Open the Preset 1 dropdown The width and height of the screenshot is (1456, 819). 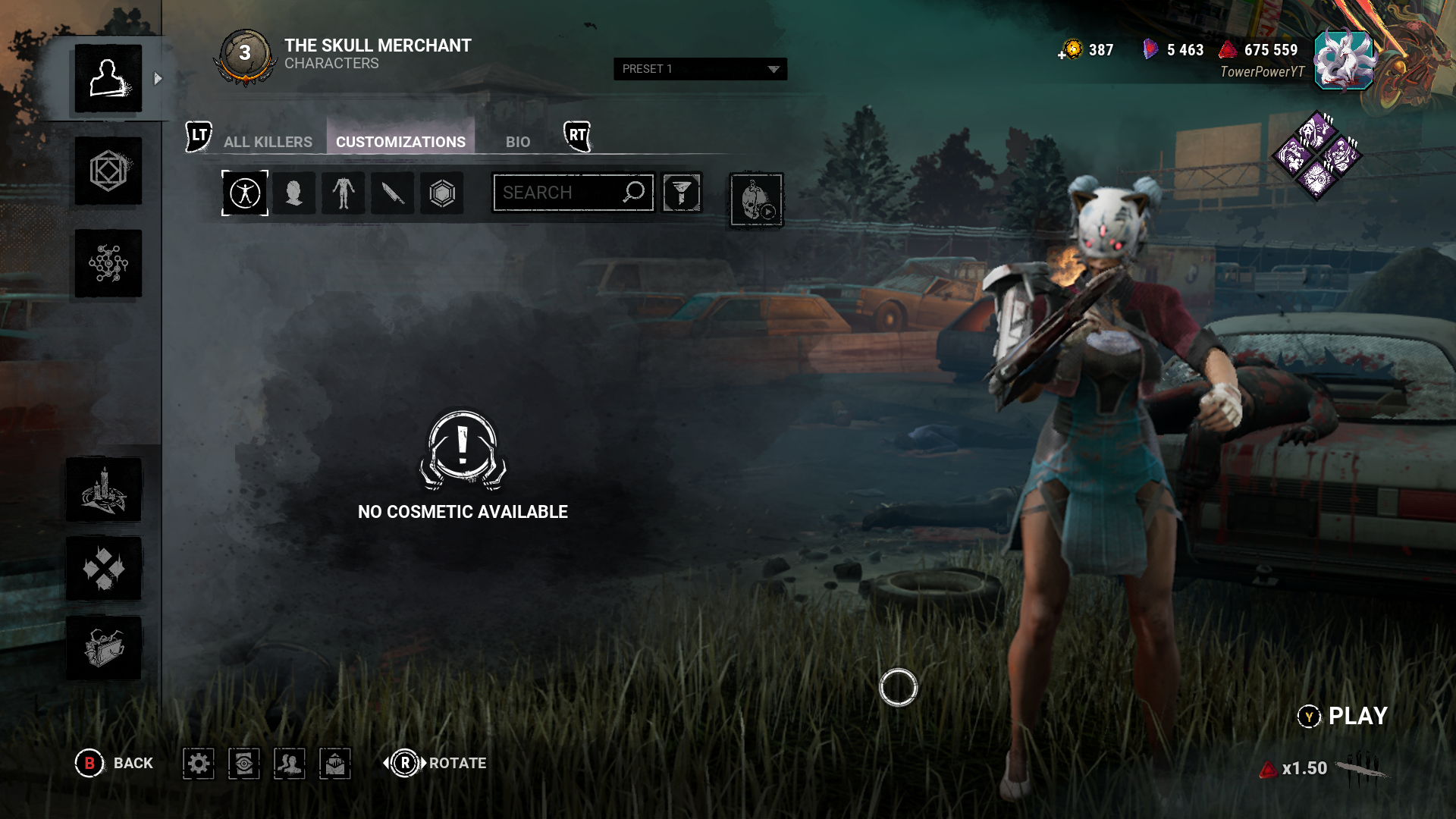pos(699,69)
